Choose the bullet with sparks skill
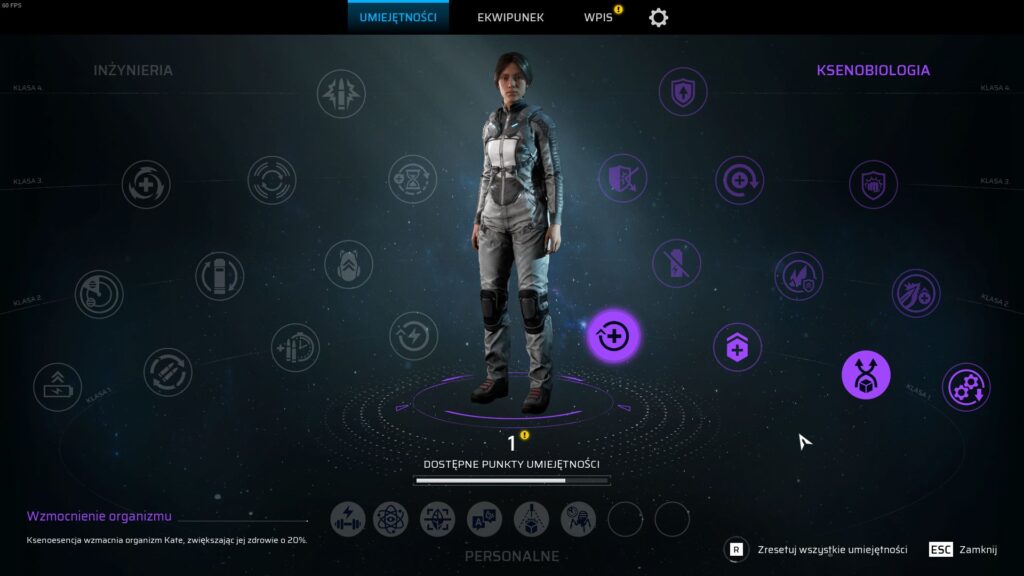 coord(341,94)
